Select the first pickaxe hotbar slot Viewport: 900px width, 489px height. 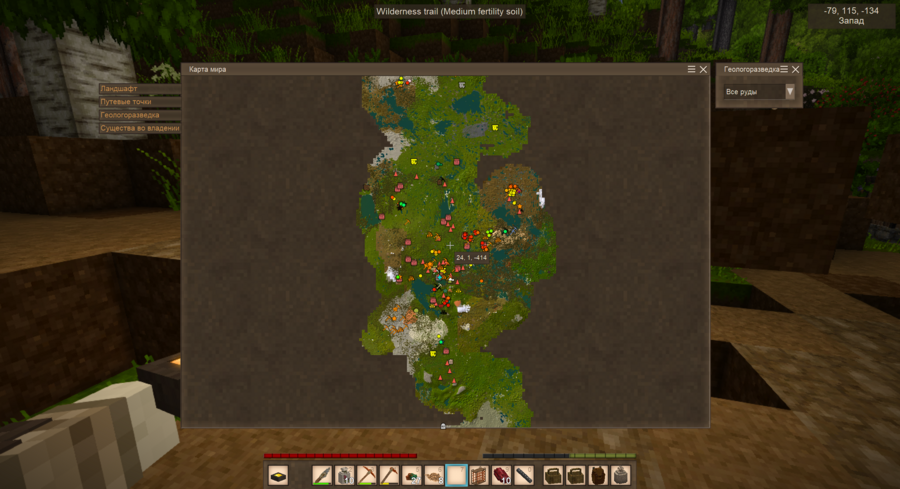click(x=367, y=475)
